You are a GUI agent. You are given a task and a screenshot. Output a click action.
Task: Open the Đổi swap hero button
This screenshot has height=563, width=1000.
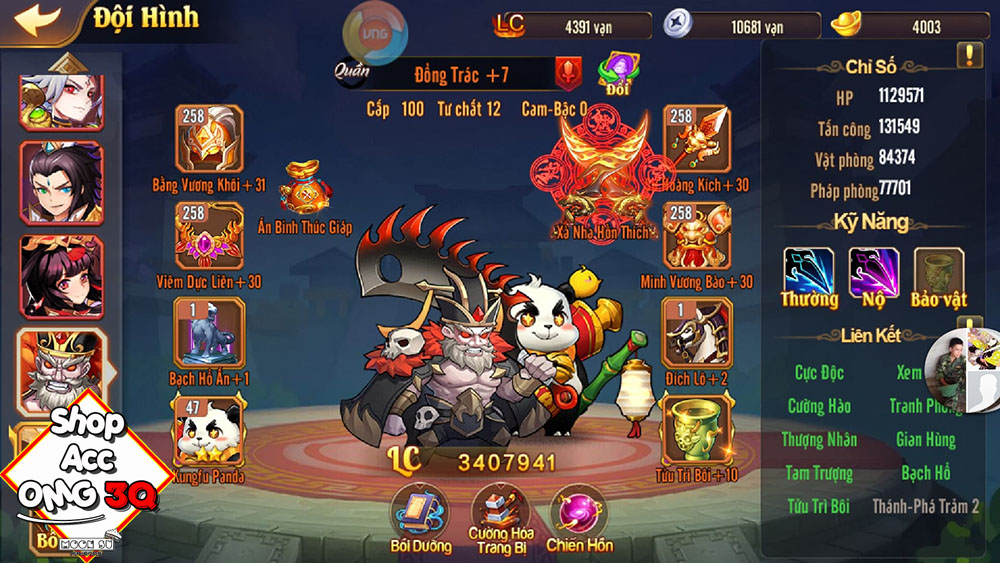coord(617,72)
